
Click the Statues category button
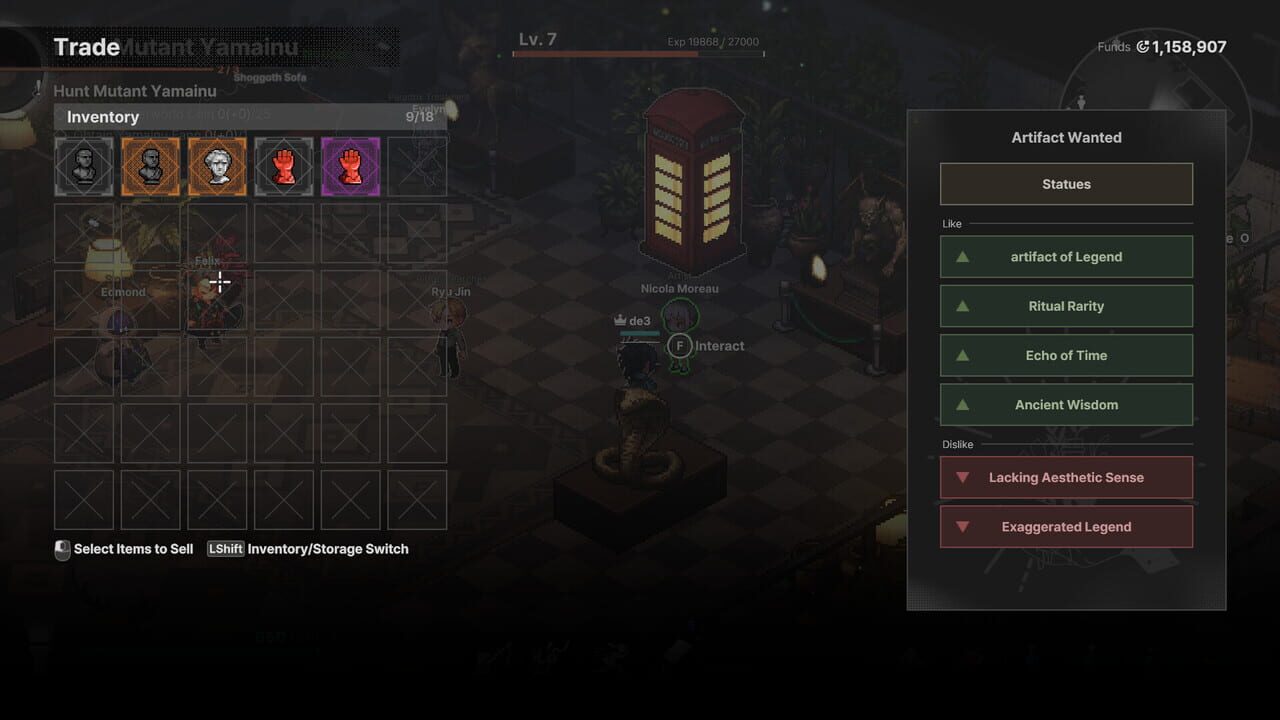1066,183
